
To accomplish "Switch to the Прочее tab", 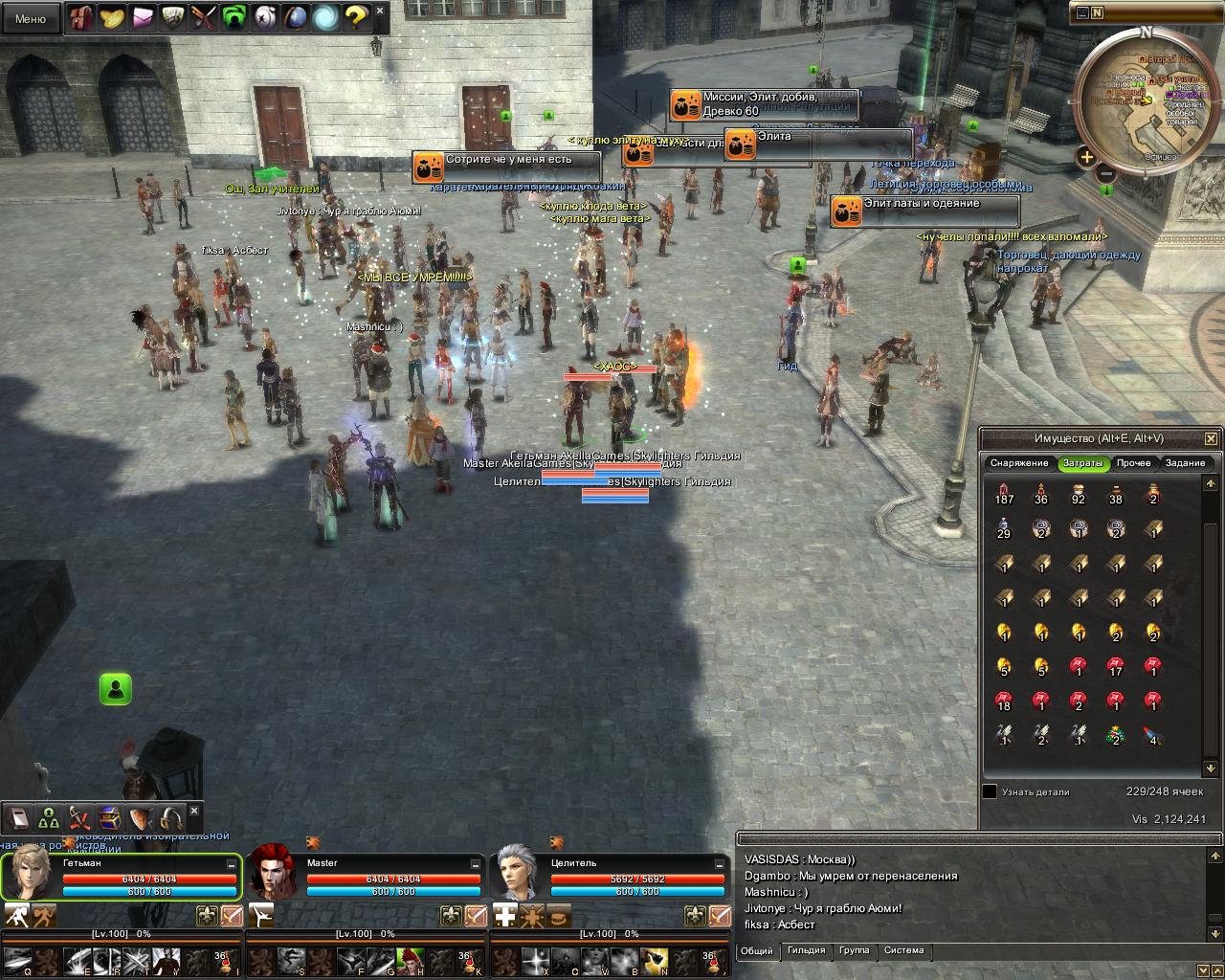I will pyautogui.click(x=1133, y=463).
